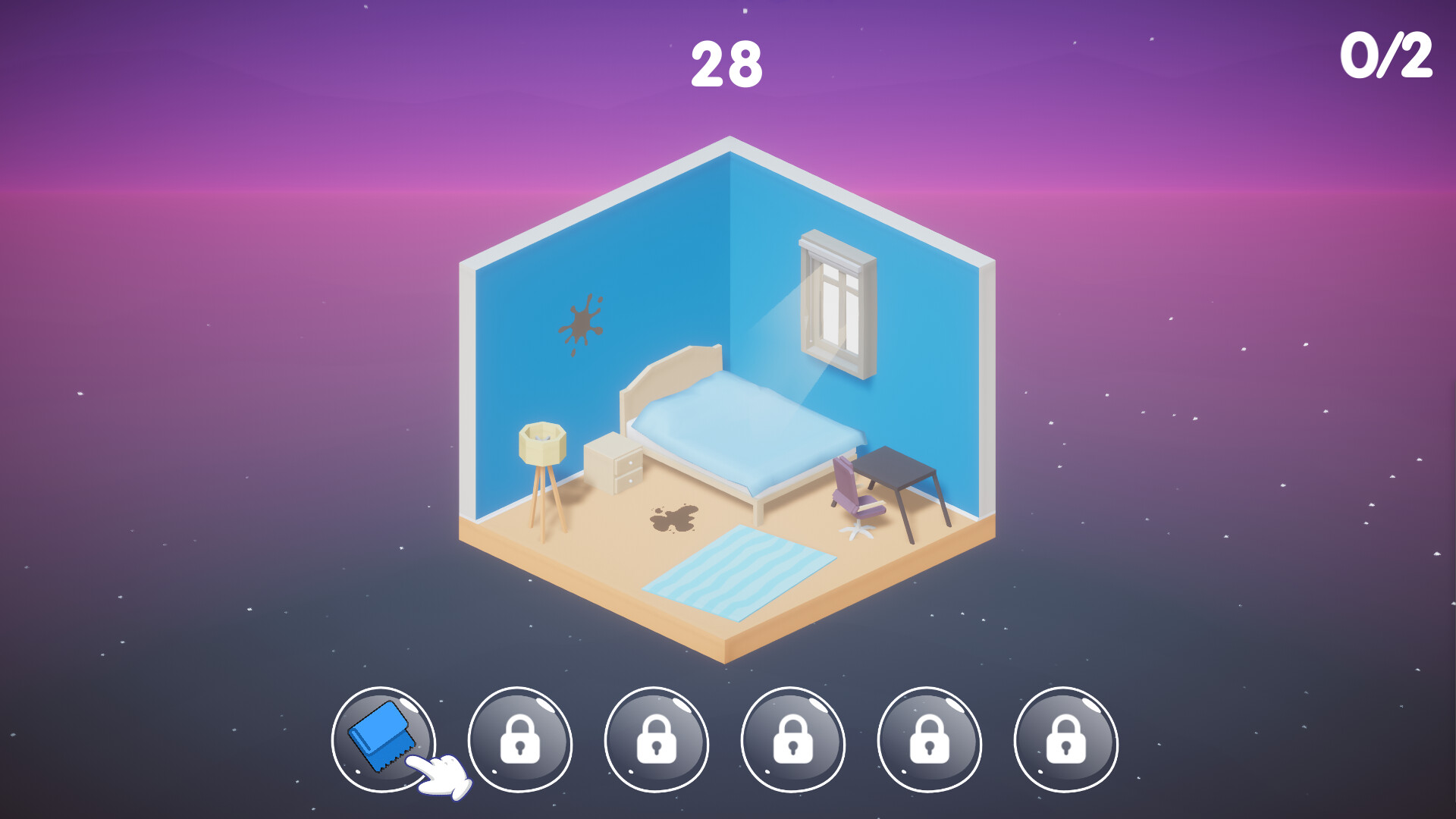Click the mud splat on the blue wall
Image resolution: width=1456 pixels, height=819 pixels.
(x=582, y=322)
